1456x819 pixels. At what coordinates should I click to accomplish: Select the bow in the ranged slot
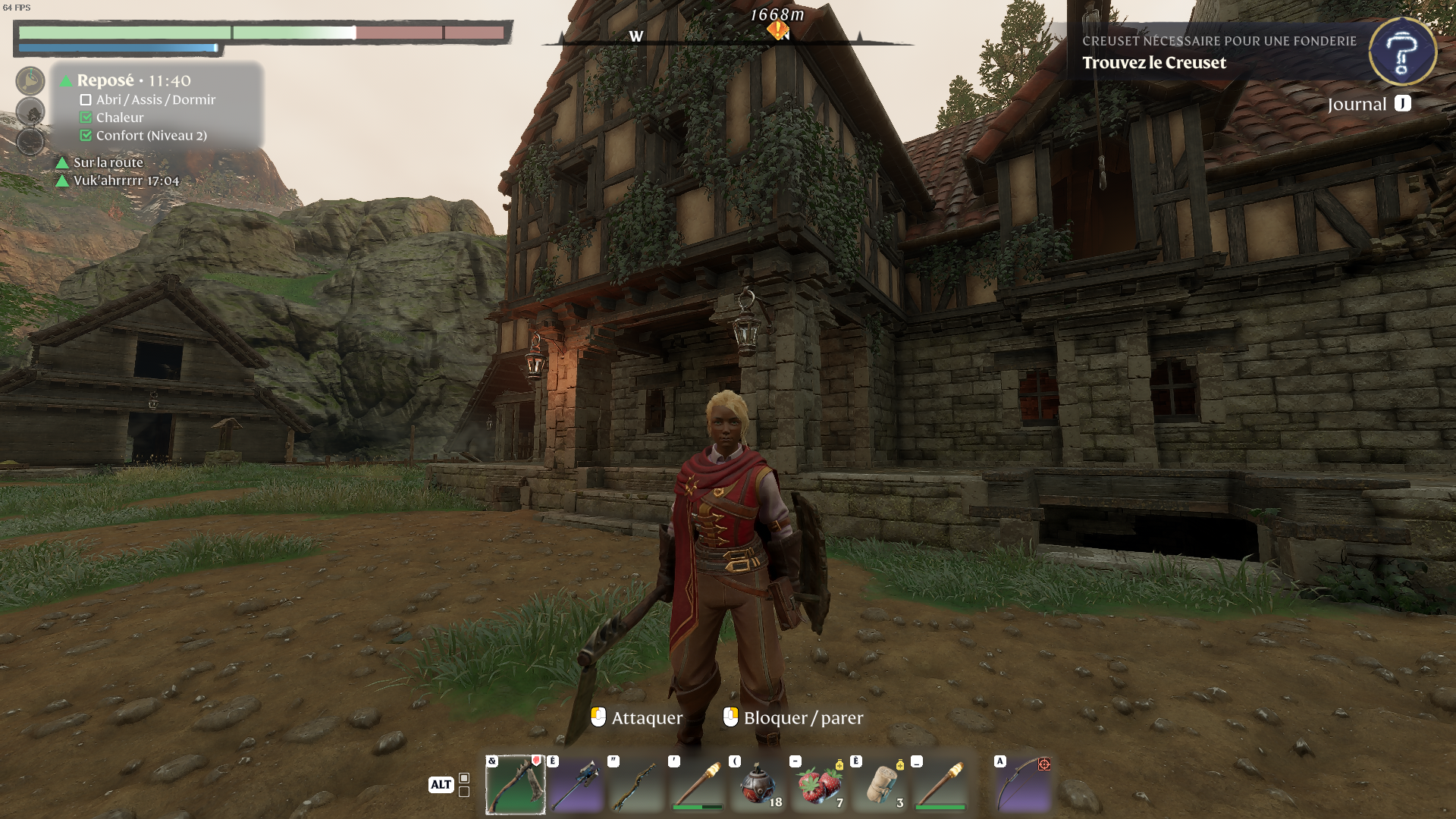1022,785
